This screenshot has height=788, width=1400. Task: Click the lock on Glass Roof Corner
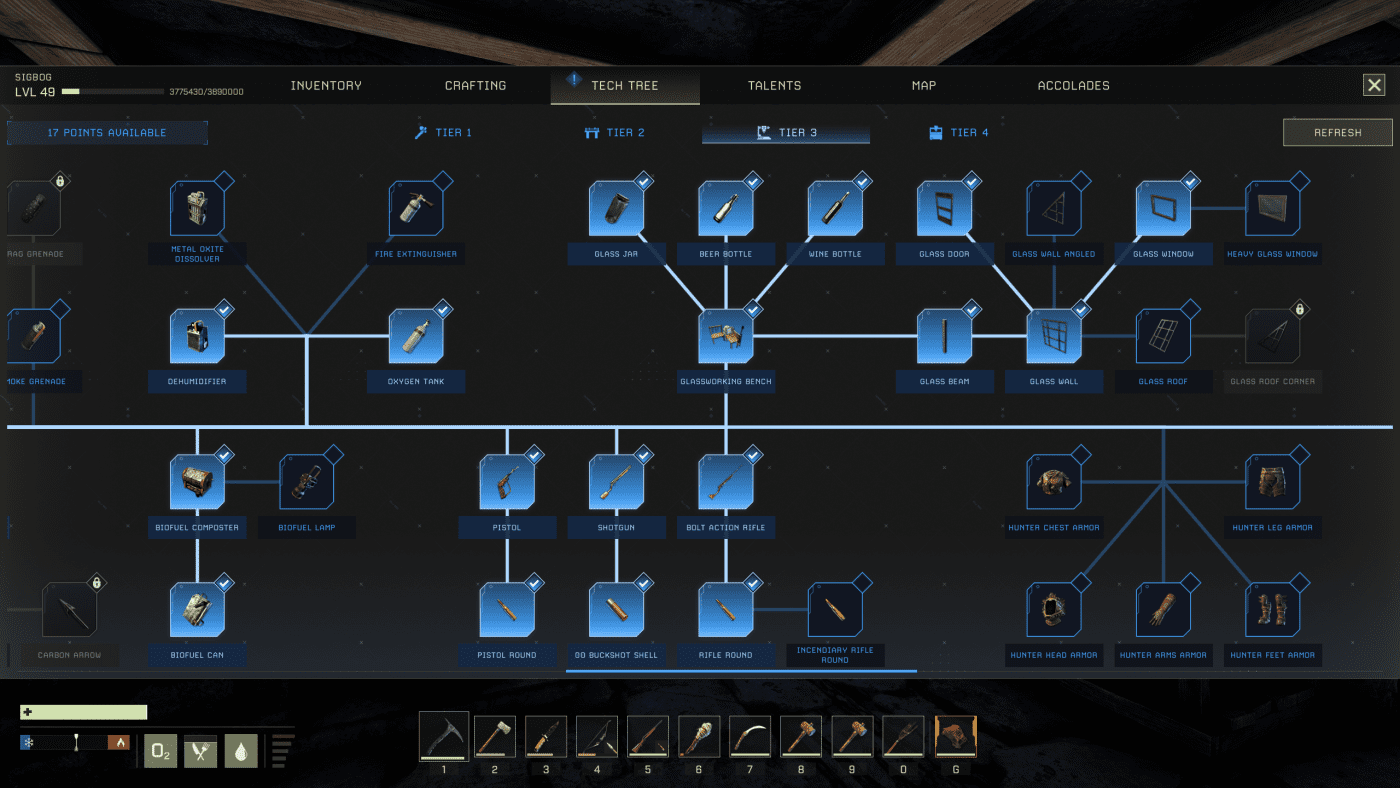(x=1300, y=308)
